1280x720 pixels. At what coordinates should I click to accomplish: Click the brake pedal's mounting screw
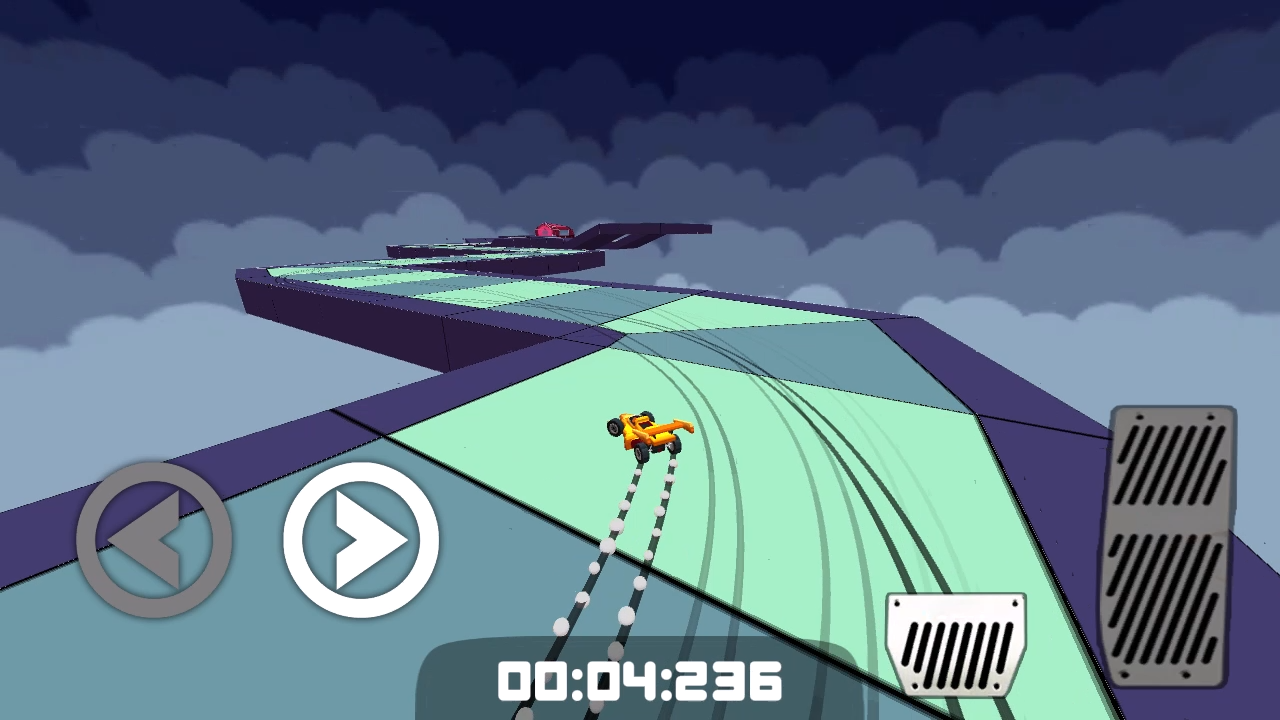tap(898, 603)
